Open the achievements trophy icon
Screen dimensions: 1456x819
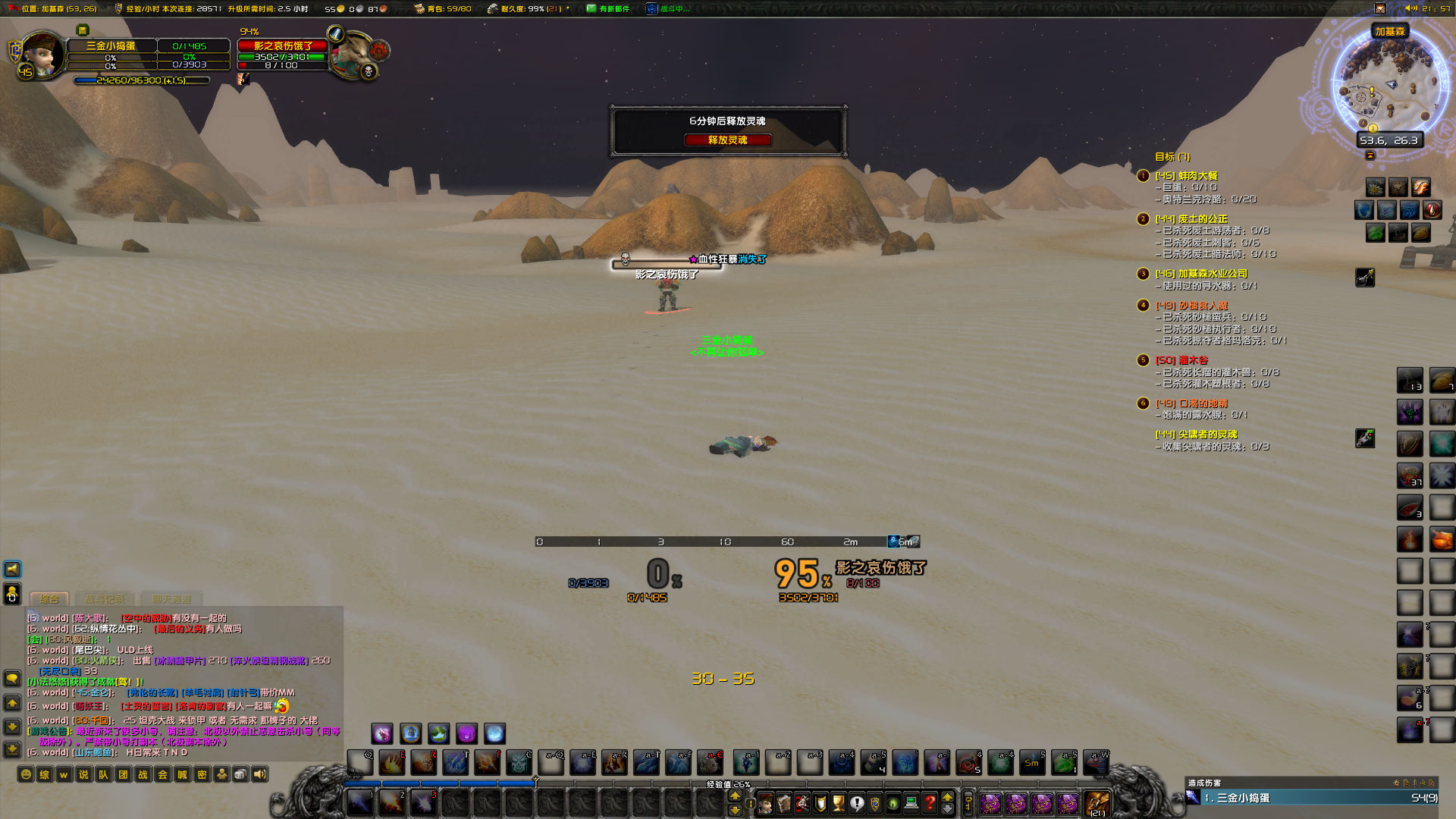tap(838, 804)
